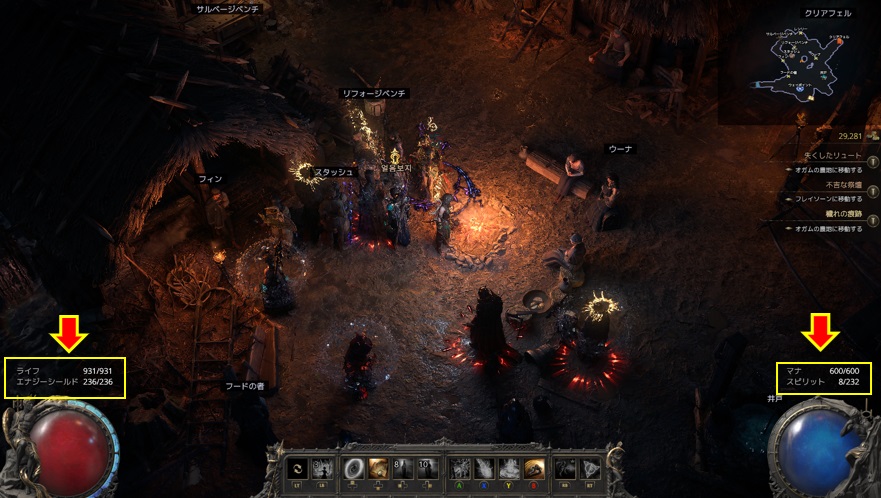
Task: Activate the white ring skill icon
Action: pos(353,467)
